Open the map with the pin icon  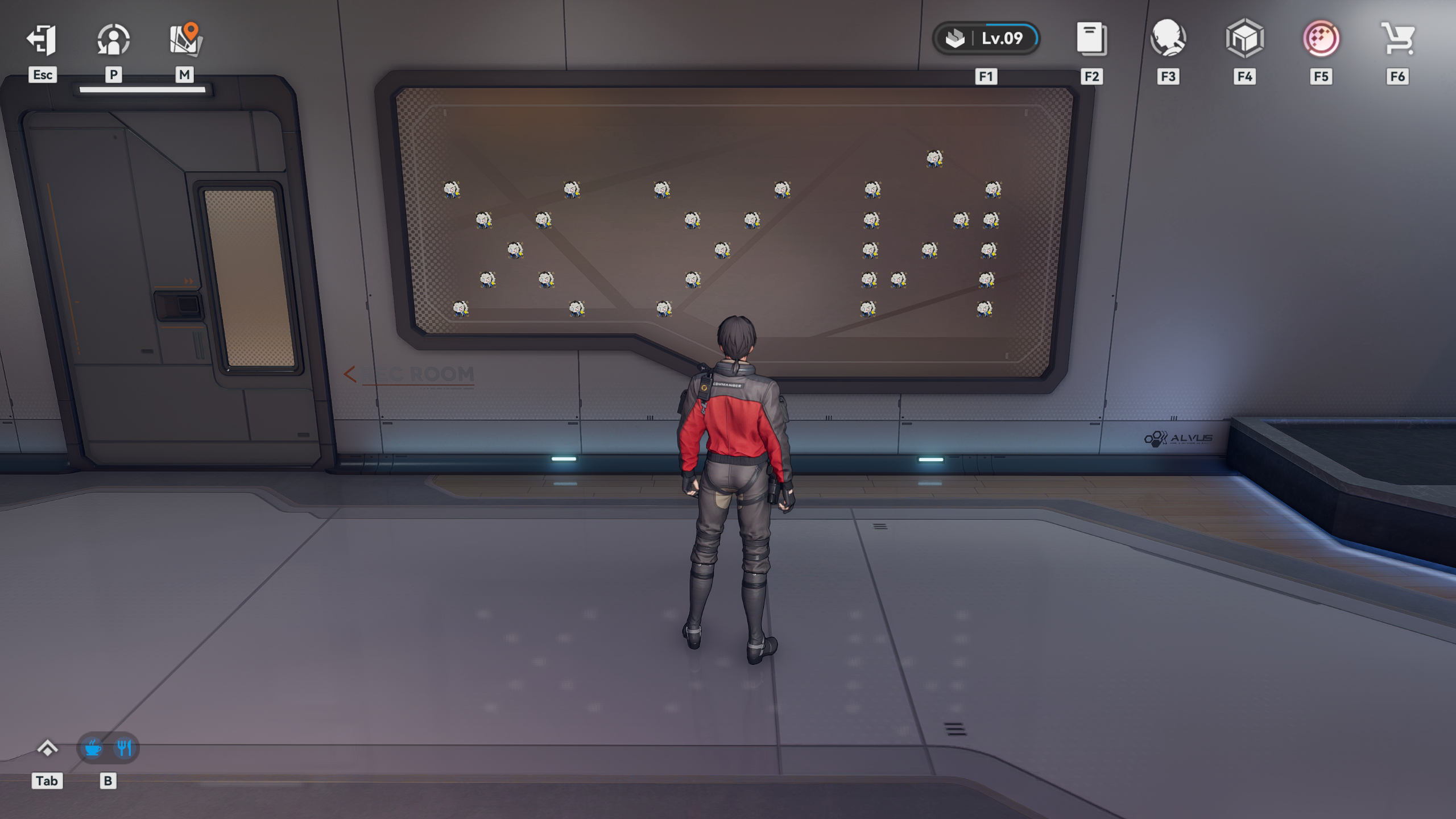click(x=185, y=40)
